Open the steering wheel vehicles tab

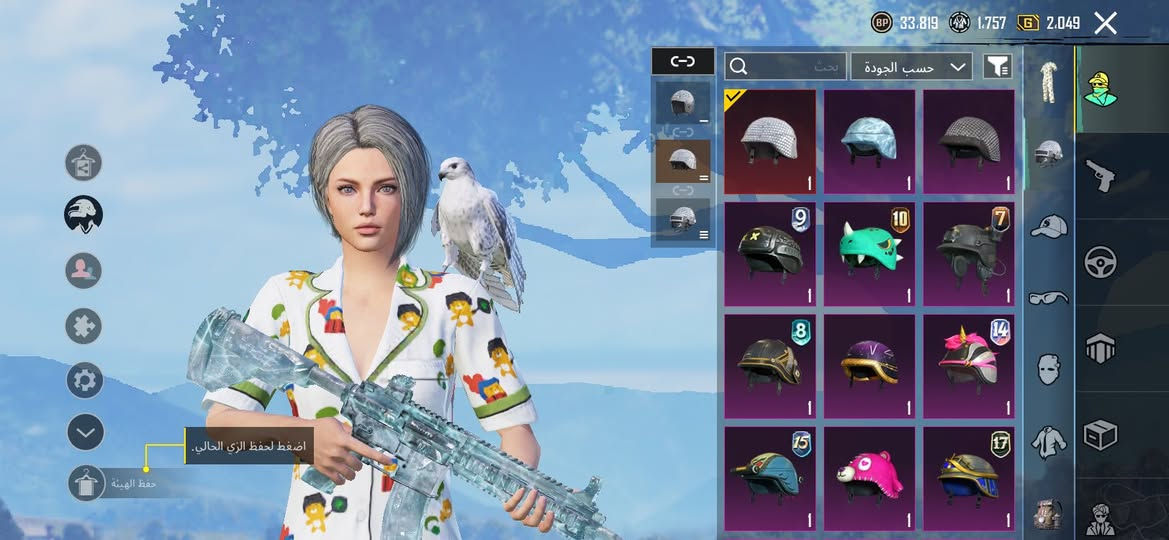point(1100,262)
